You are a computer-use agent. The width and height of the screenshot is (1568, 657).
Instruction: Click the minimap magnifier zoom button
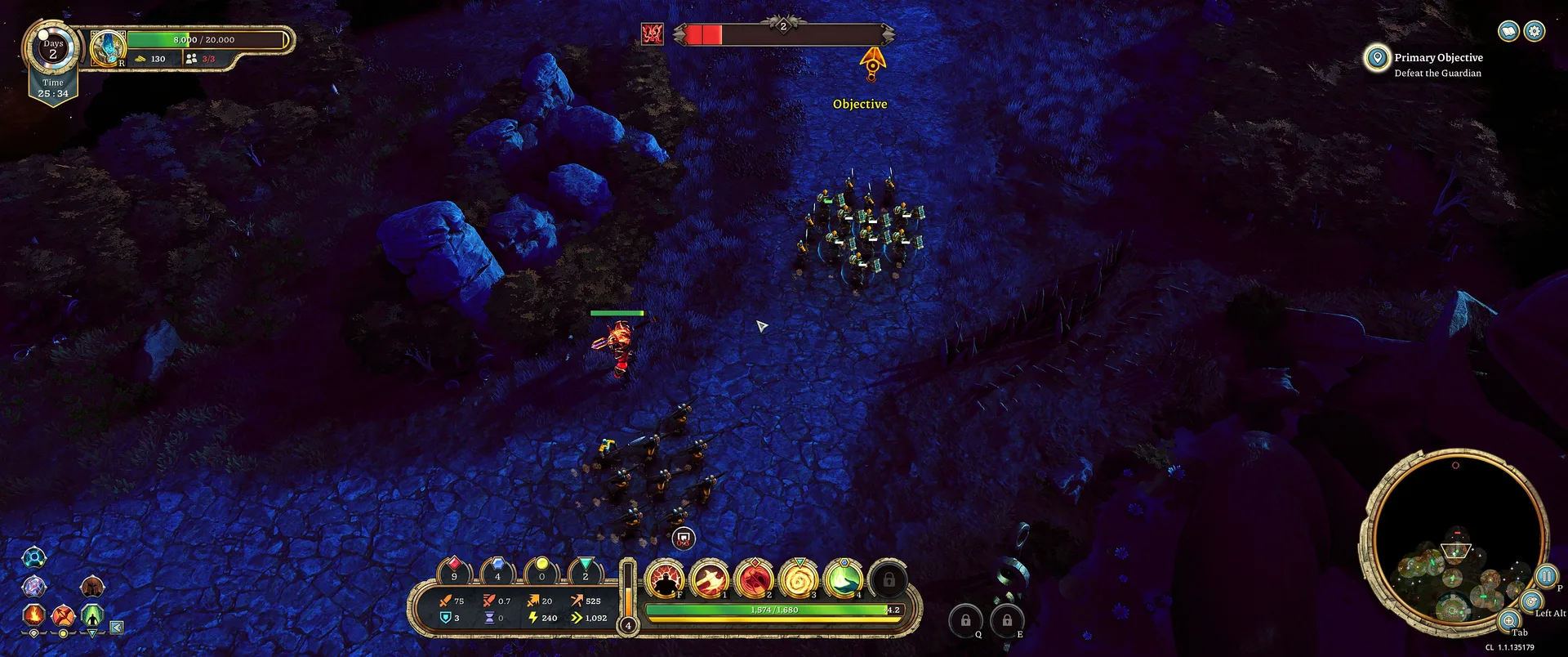(x=1509, y=621)
